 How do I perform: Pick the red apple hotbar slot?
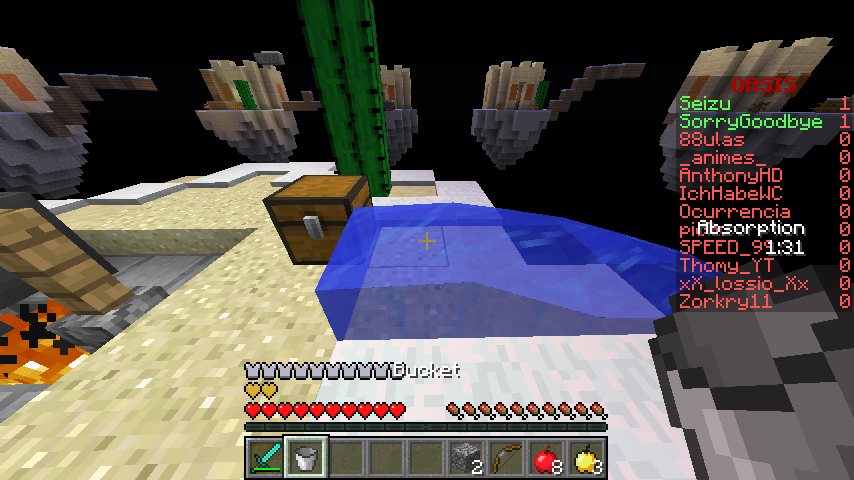(x=546, y=457)
